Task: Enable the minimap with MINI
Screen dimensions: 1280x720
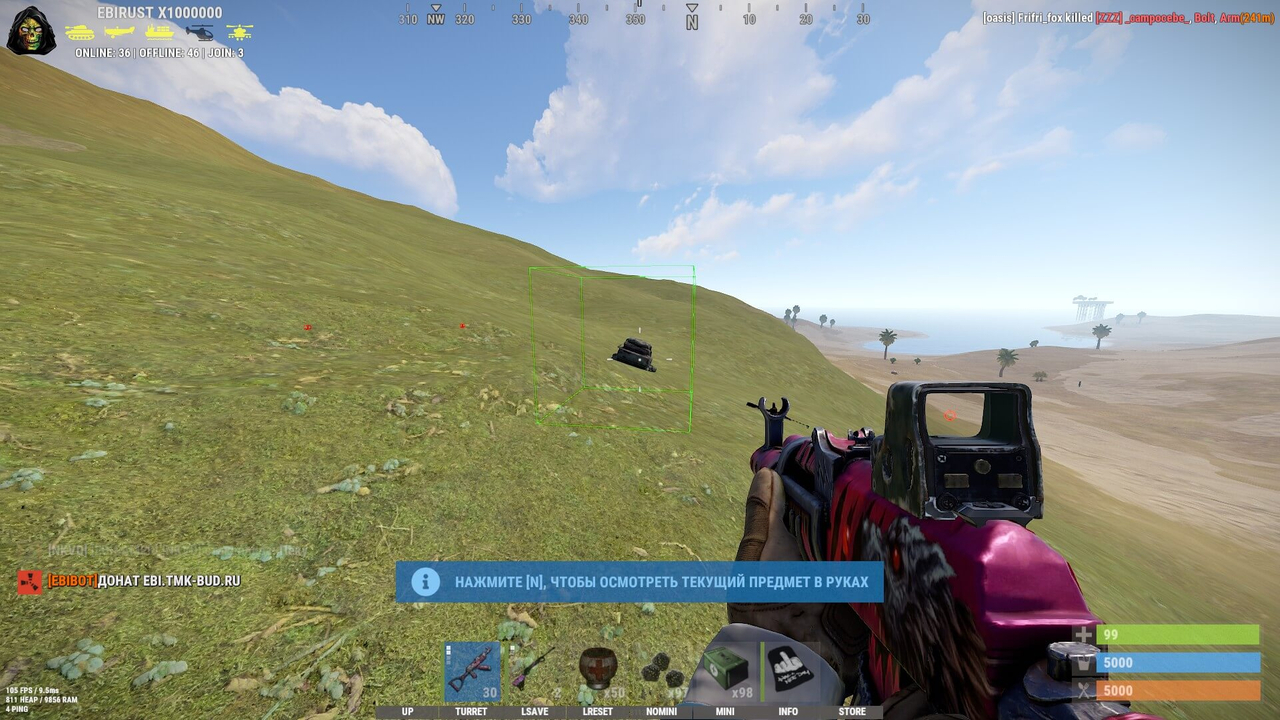Action: [x=724, y=711]
